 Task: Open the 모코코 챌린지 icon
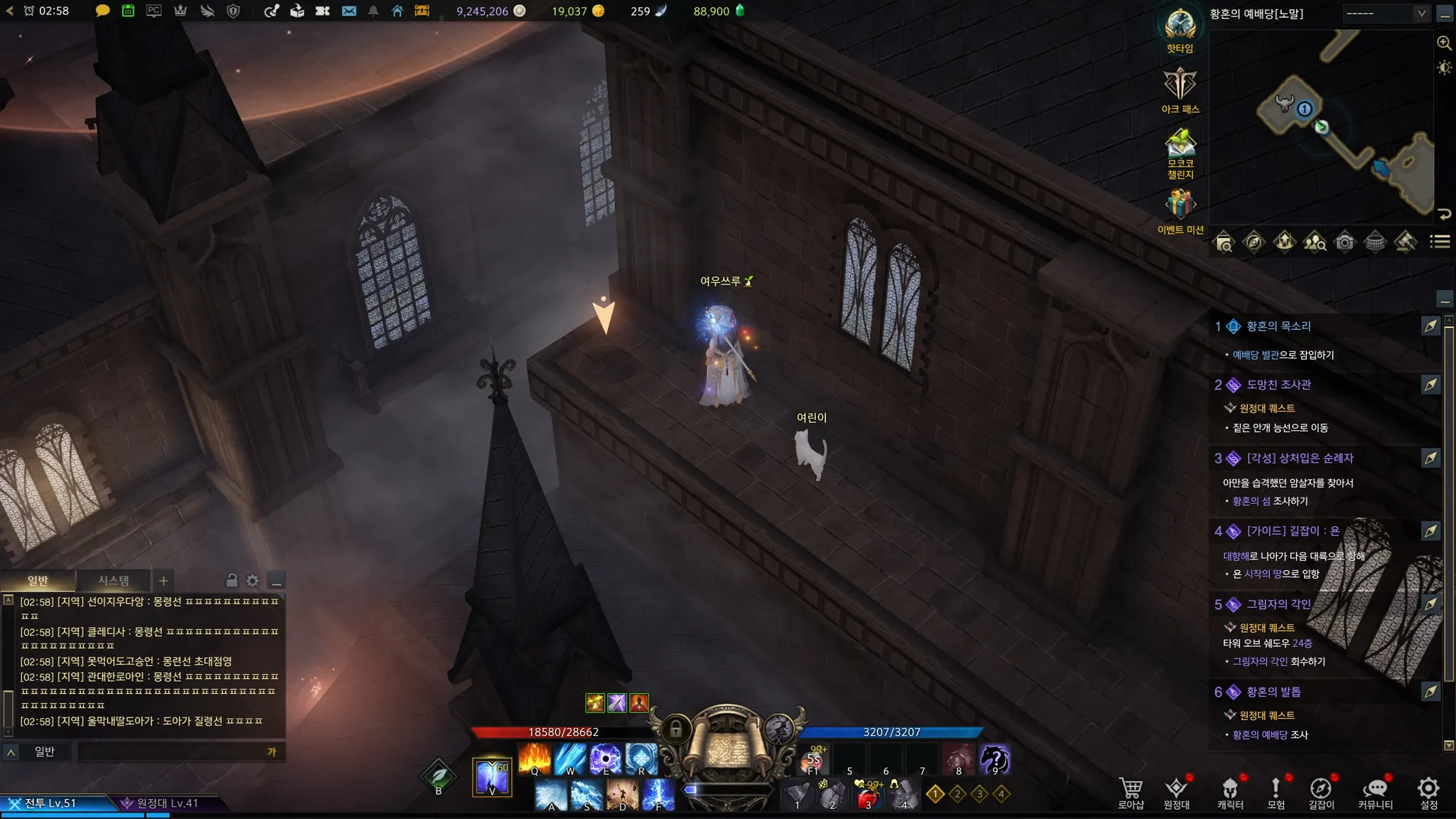click(1180, 151)
